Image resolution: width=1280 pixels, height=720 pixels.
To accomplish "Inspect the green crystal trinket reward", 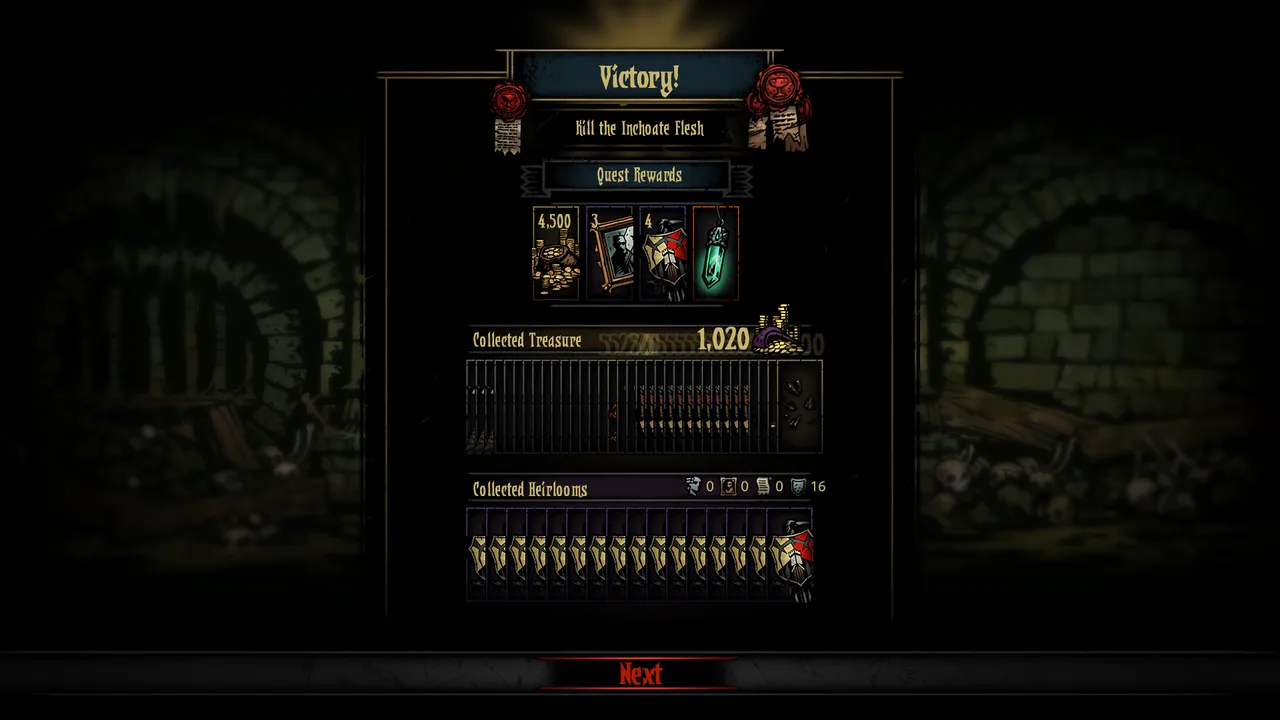I will [x=715, y=253].
